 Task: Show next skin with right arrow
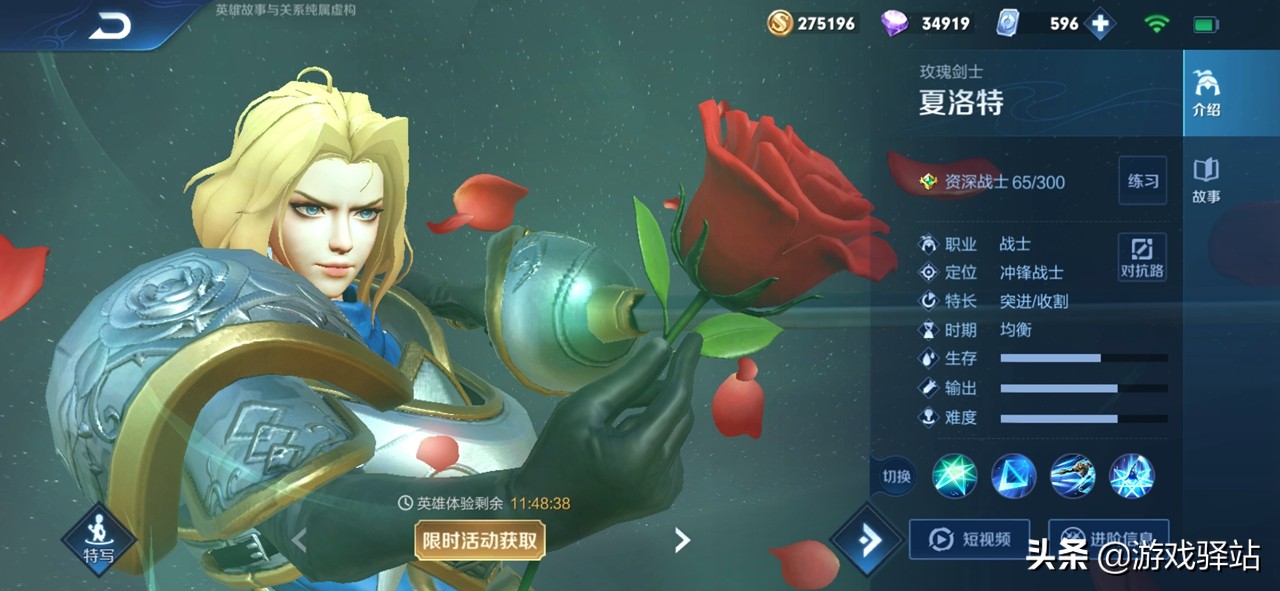[x=682, y=541]
